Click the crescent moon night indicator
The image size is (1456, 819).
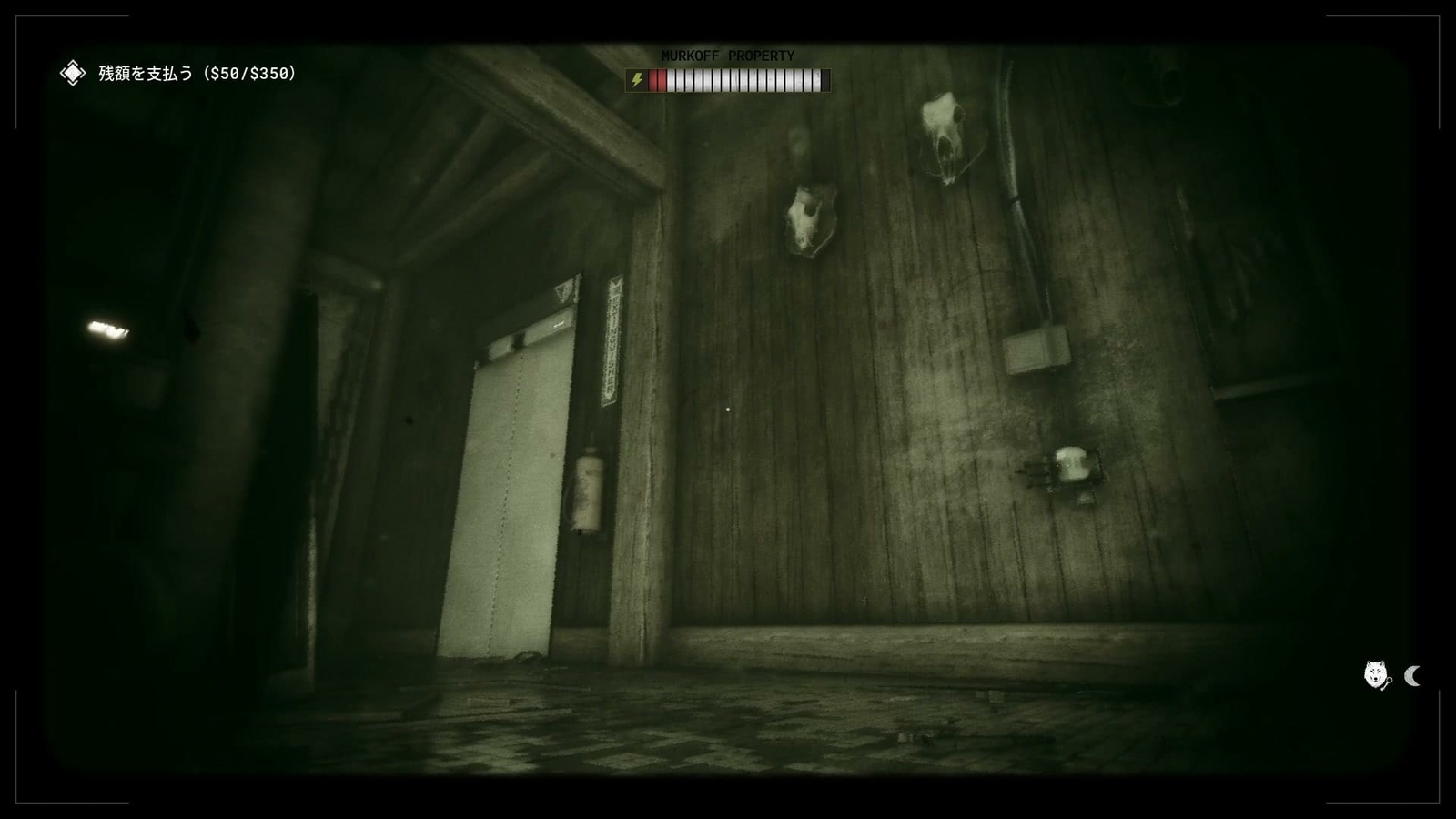(1412, 677)
